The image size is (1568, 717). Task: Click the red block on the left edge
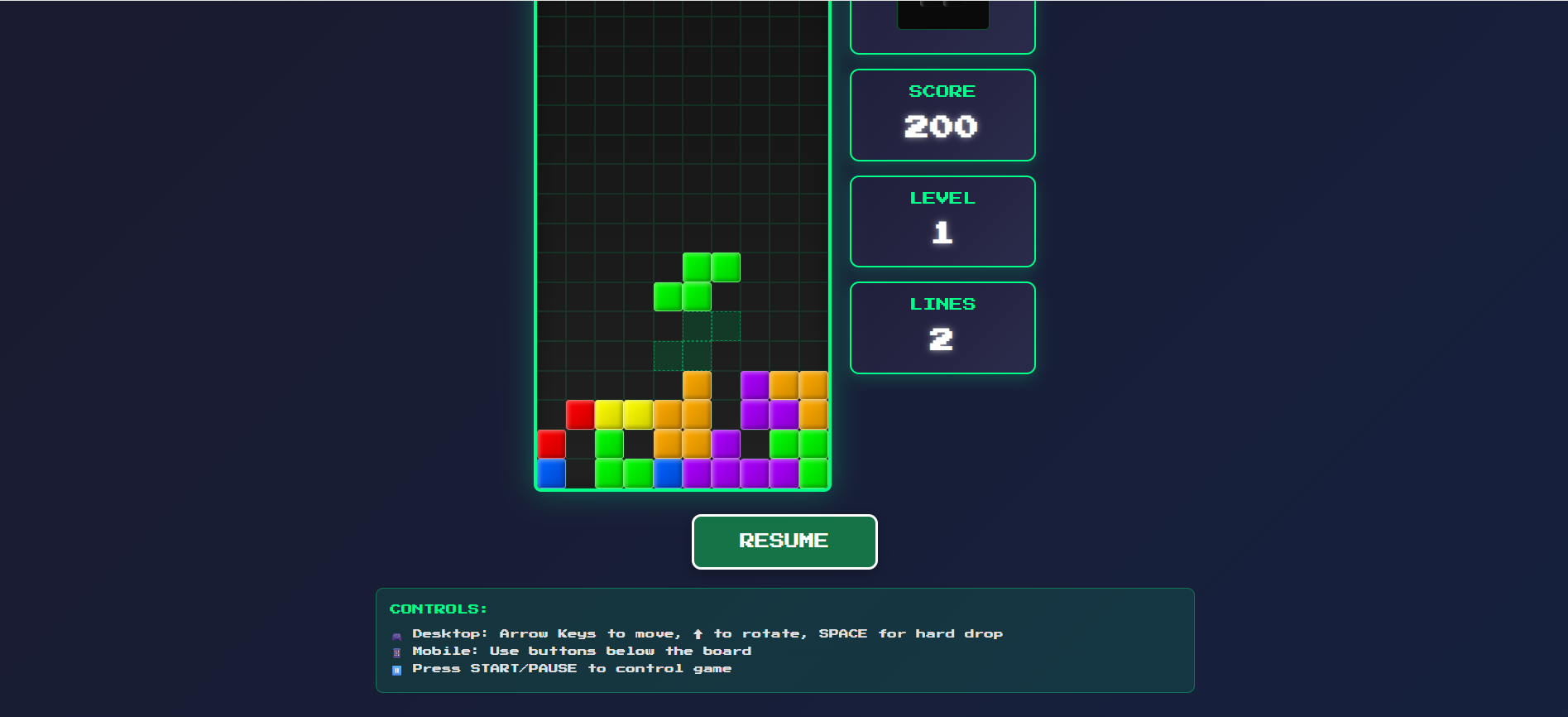click(x=552, y=444)
